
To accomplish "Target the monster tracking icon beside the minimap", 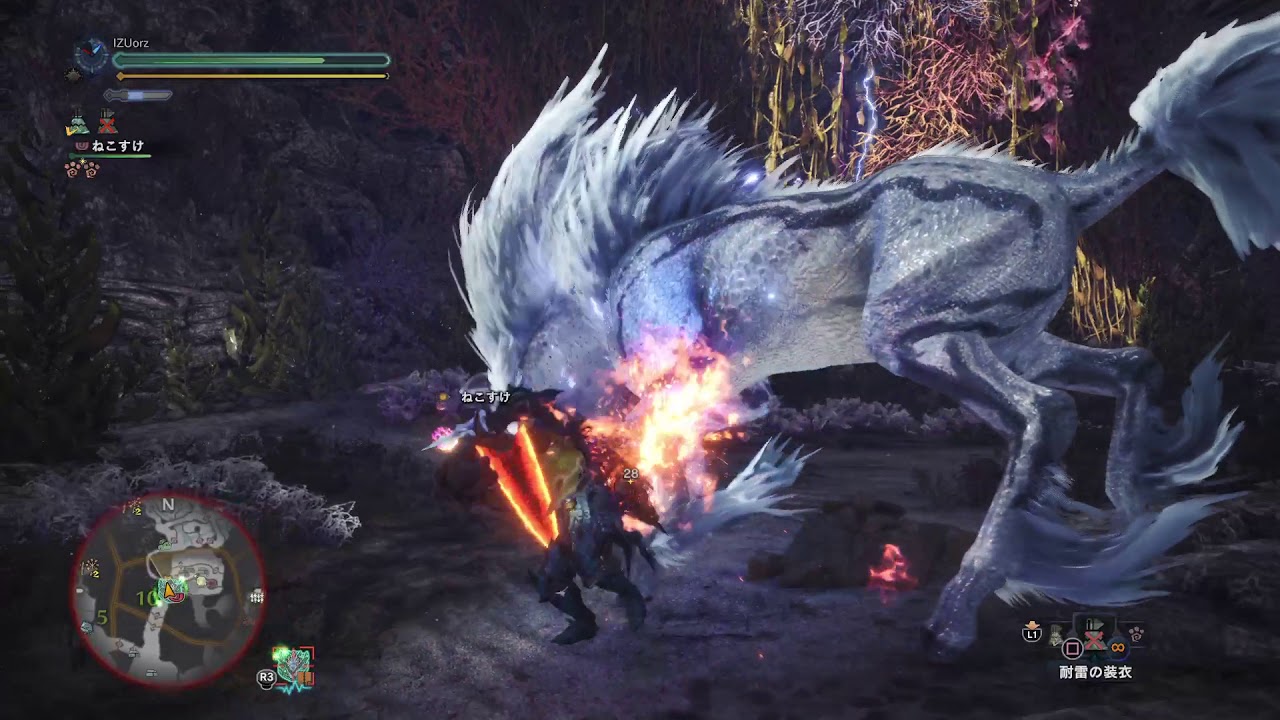I will tap(295, 666).
